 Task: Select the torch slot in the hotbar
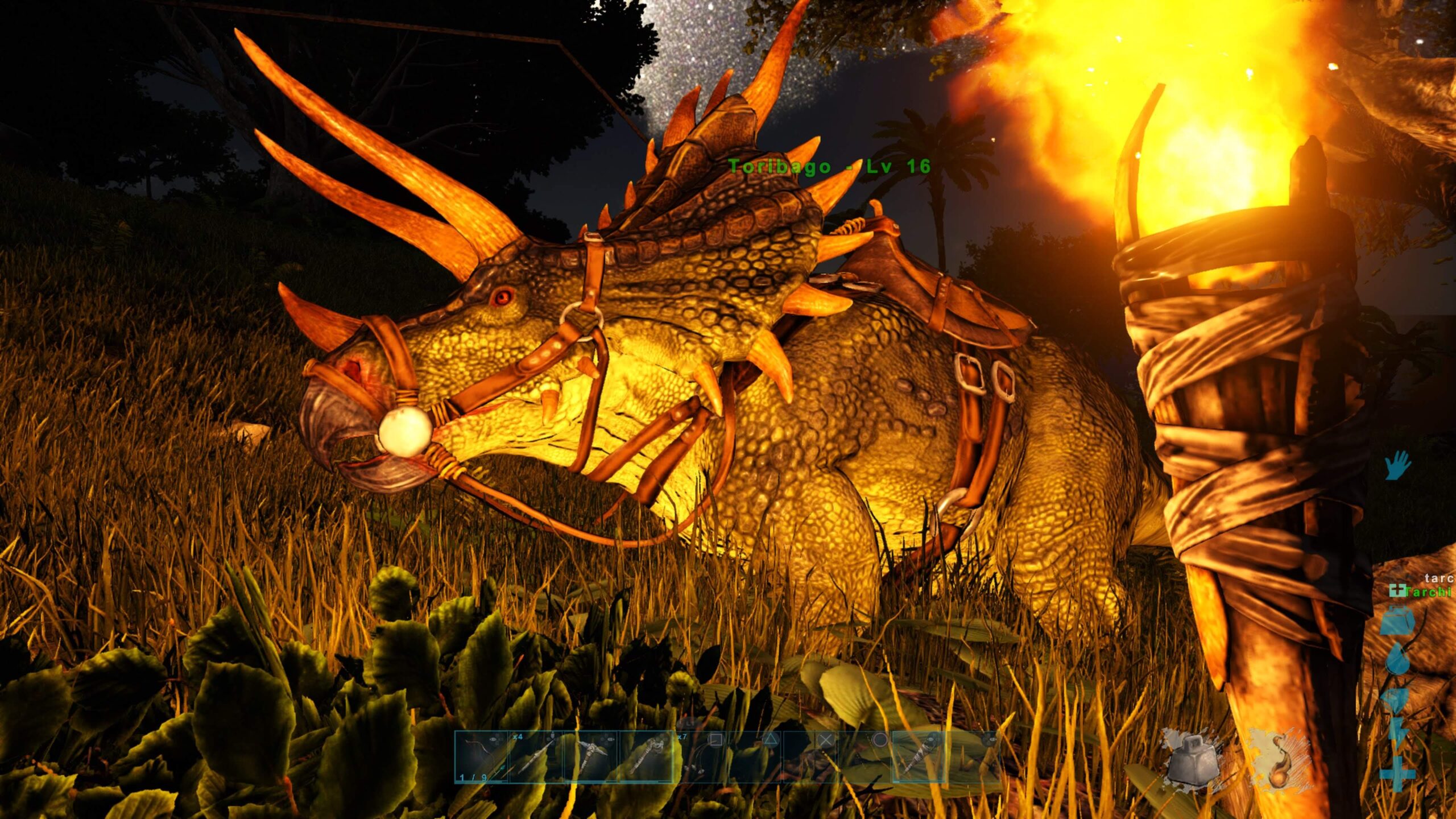919,757
